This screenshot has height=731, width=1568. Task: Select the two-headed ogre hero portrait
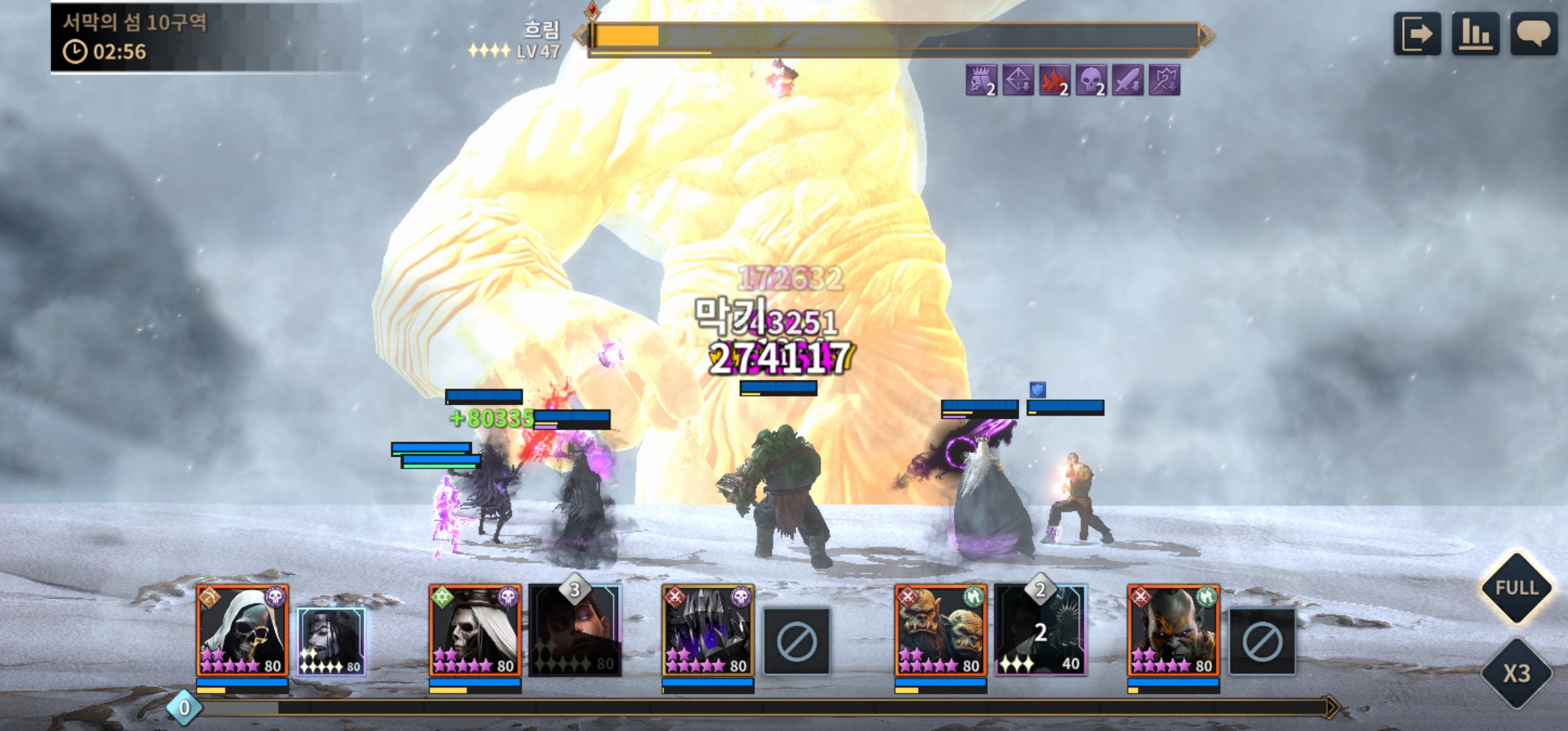point(940,630)
